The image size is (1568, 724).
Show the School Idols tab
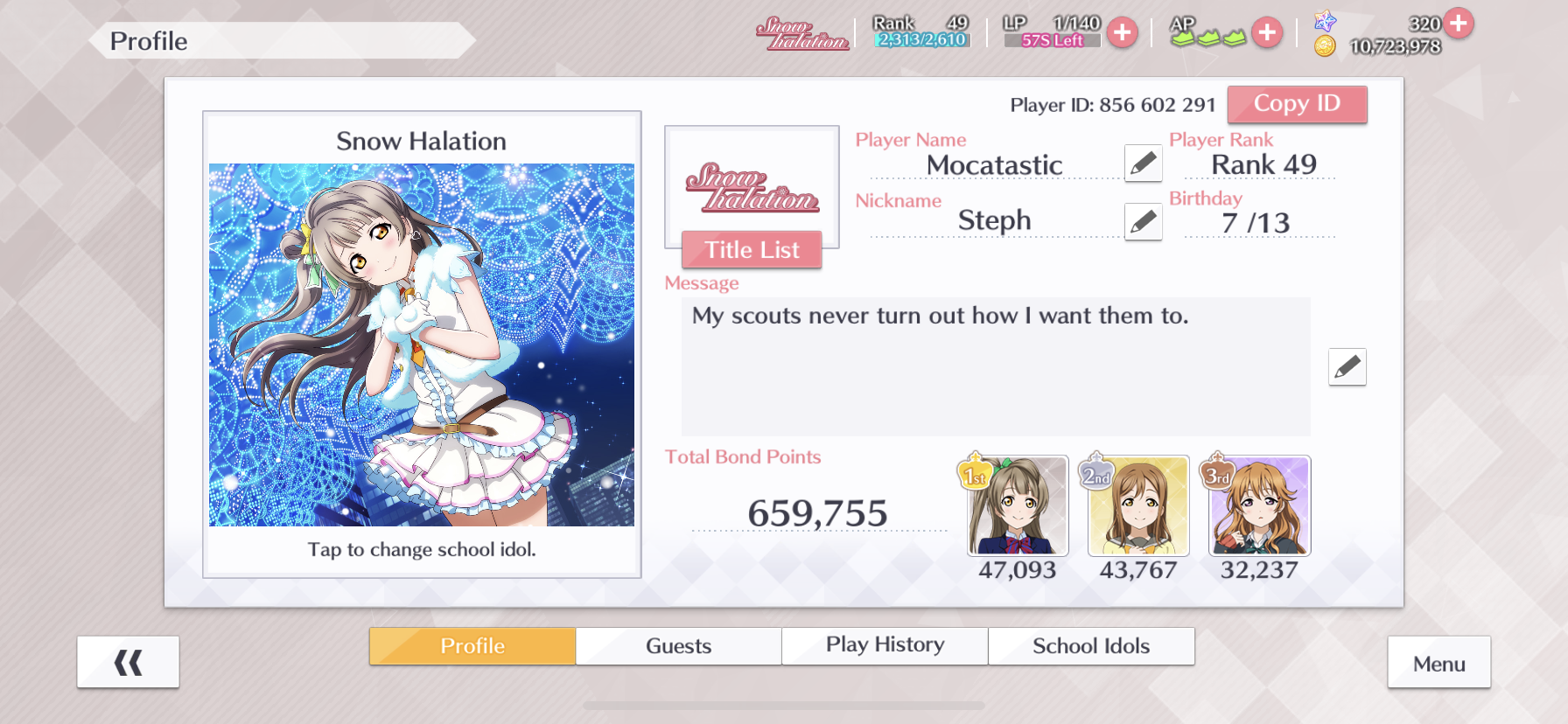point(1091,646)
